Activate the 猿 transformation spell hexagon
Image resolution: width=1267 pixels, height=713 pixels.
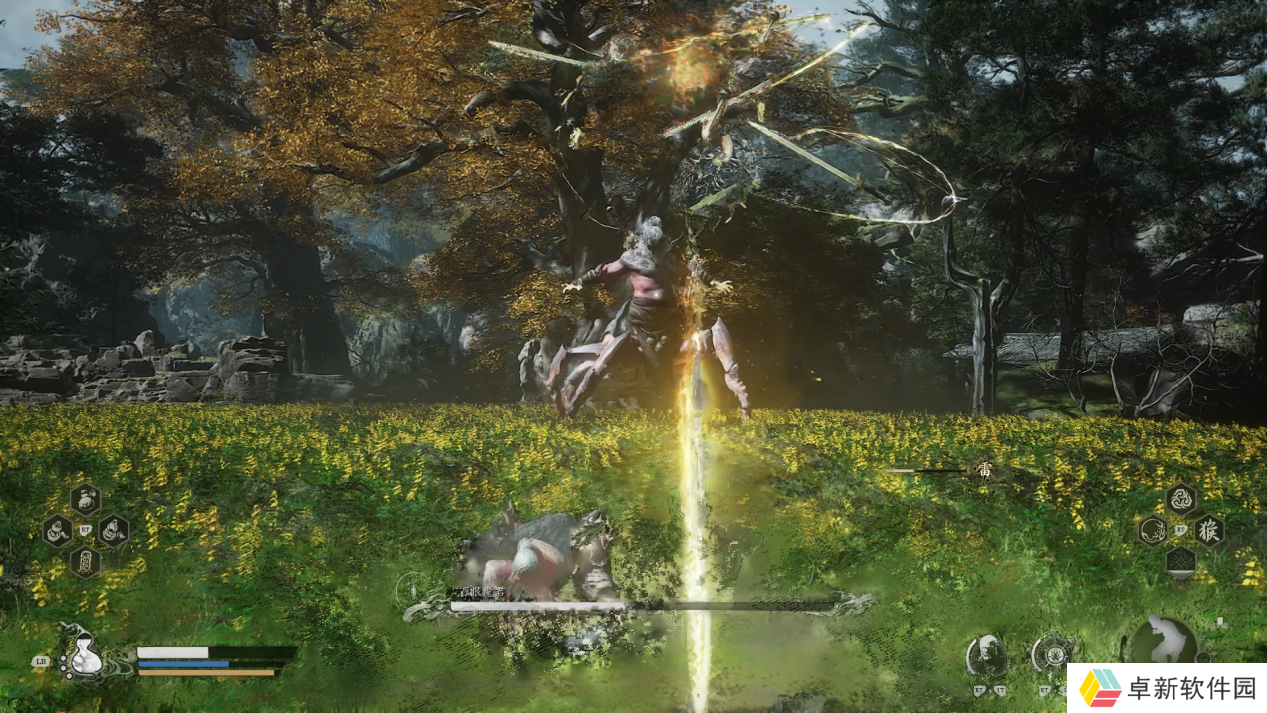pyautogui.click(x=1209, y=530)
